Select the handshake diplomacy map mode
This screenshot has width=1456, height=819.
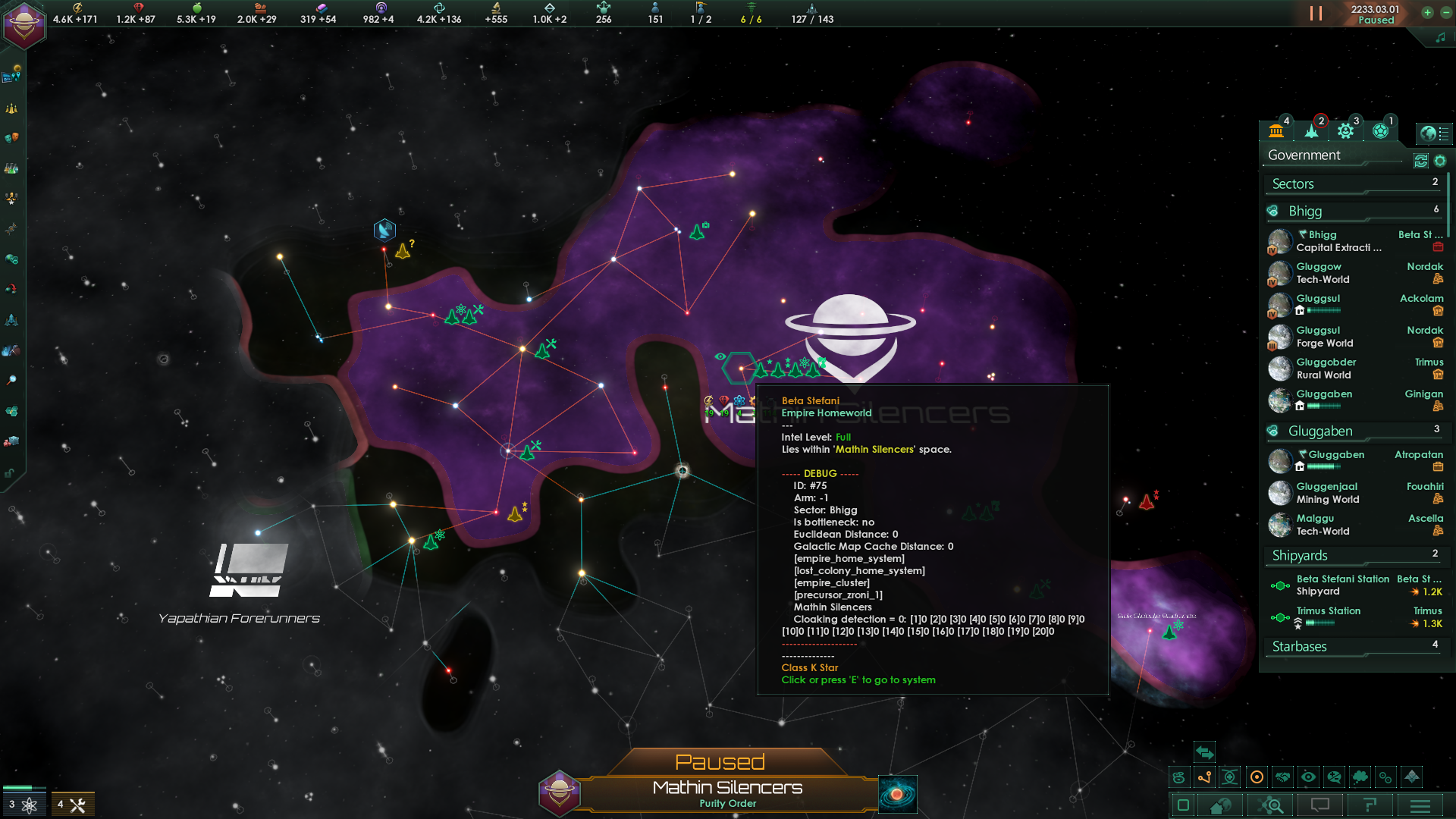click(1282, 777)
